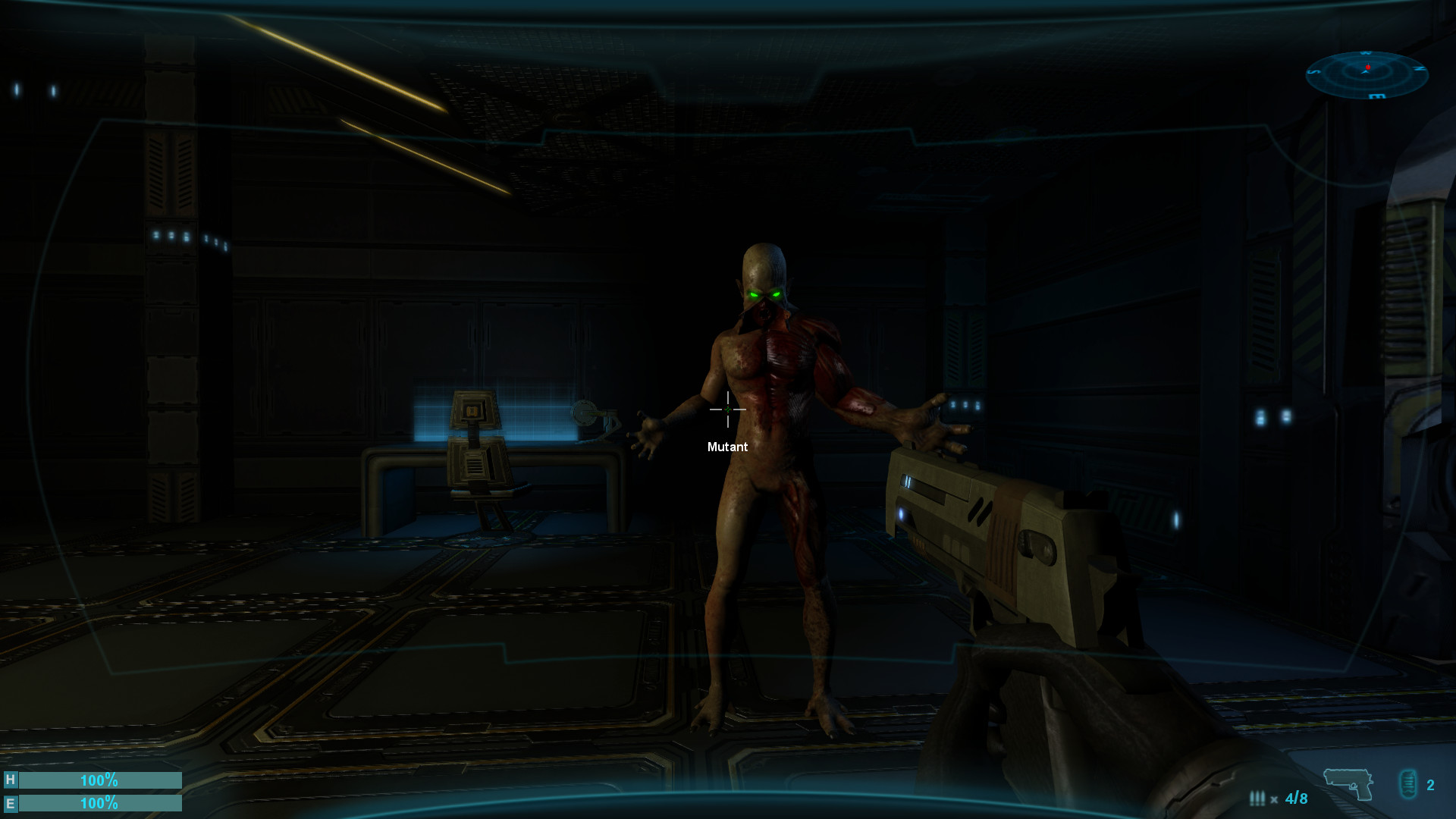Image resolution: width=1456 pixels, height=819 pixels.
Task: Click the E direction letter on the radar
Action: click(x=1376, y=96)
